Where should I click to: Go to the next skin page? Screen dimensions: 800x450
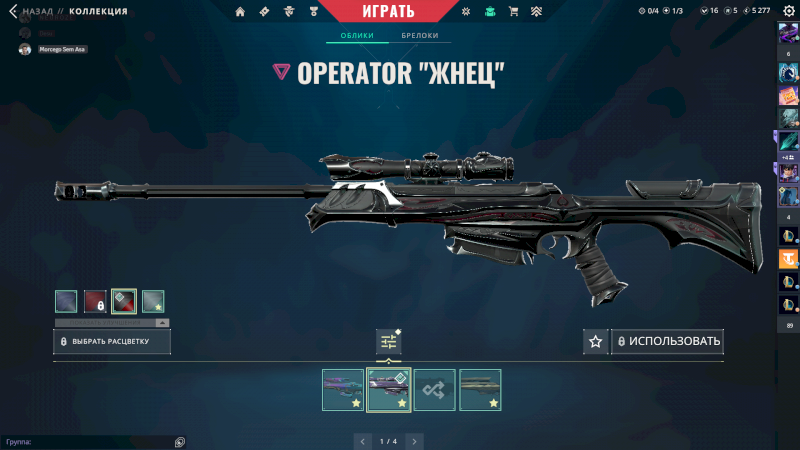[x=414, y=441]
